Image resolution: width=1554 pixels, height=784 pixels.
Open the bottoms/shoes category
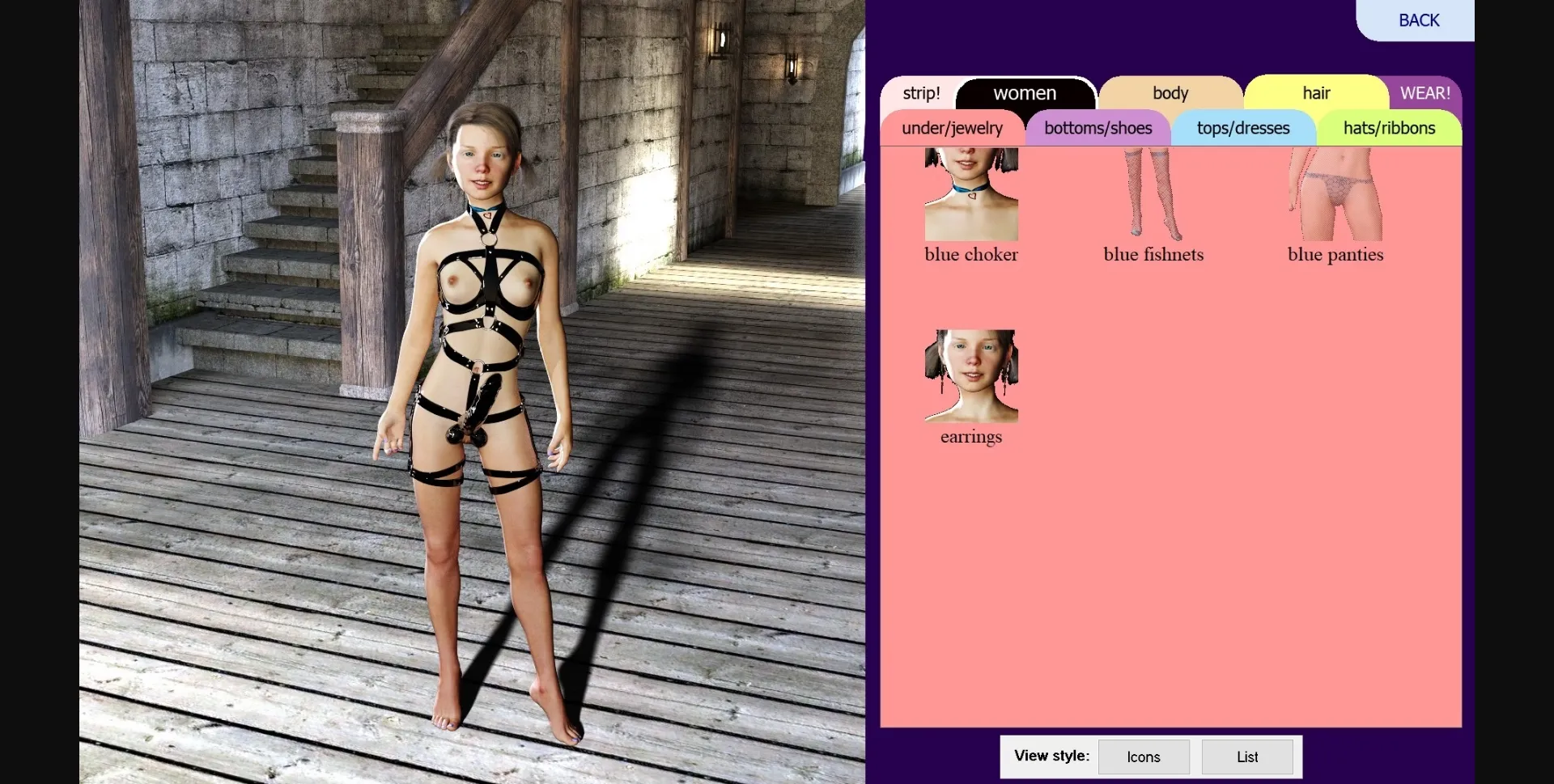tap(1098, 128)
